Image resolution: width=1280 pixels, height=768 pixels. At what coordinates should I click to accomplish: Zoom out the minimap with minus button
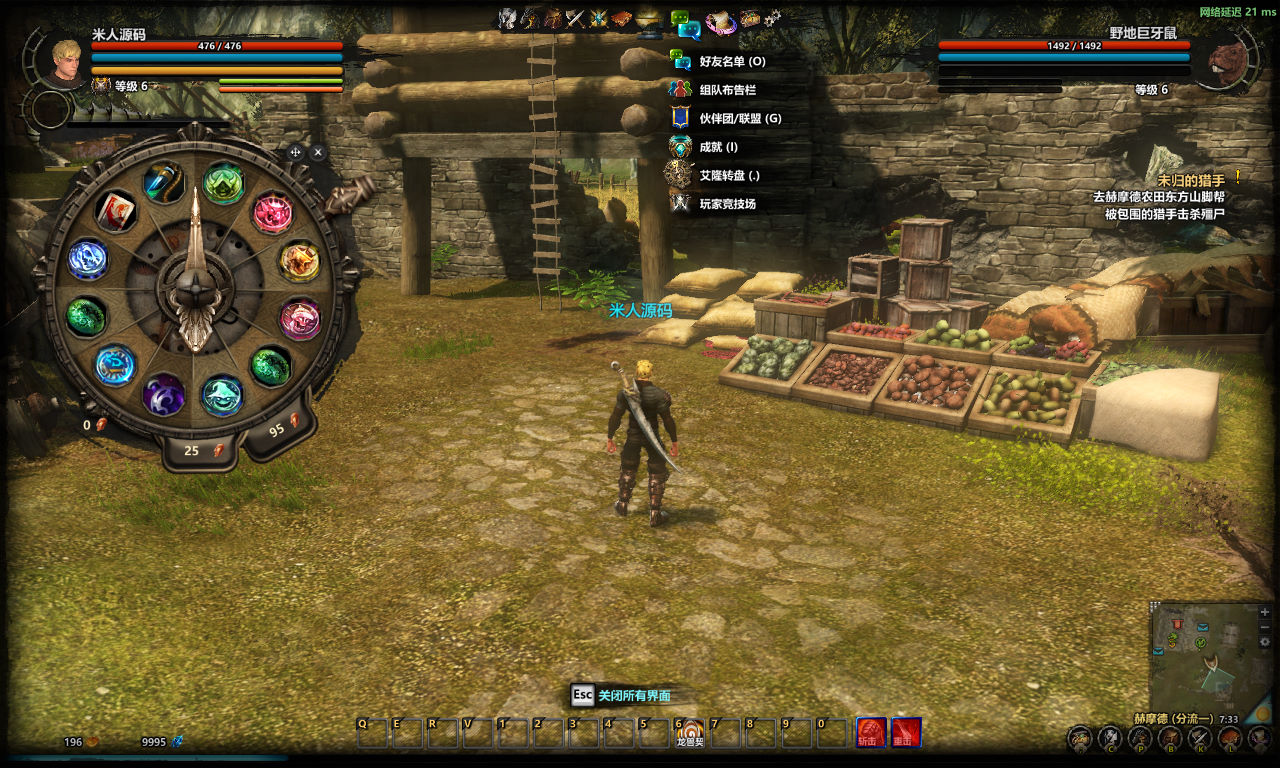tap(1265, 626)
